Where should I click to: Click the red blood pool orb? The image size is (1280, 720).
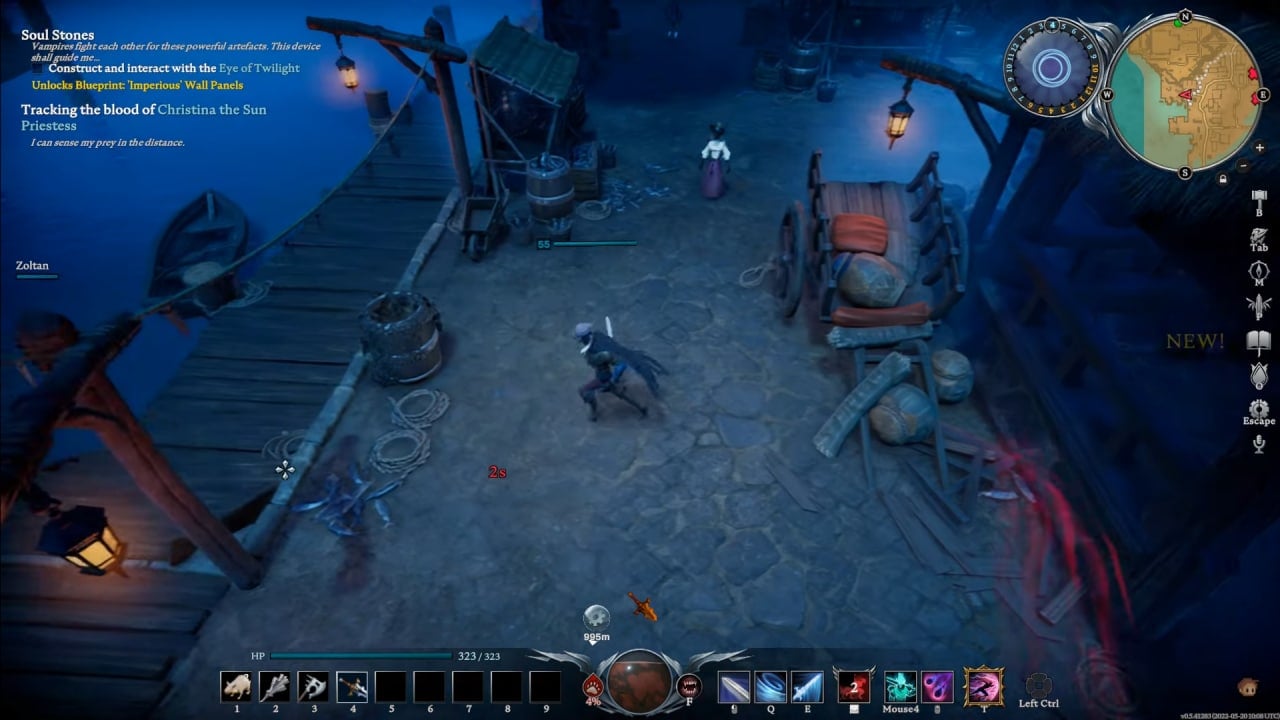[x=639, y=681]
